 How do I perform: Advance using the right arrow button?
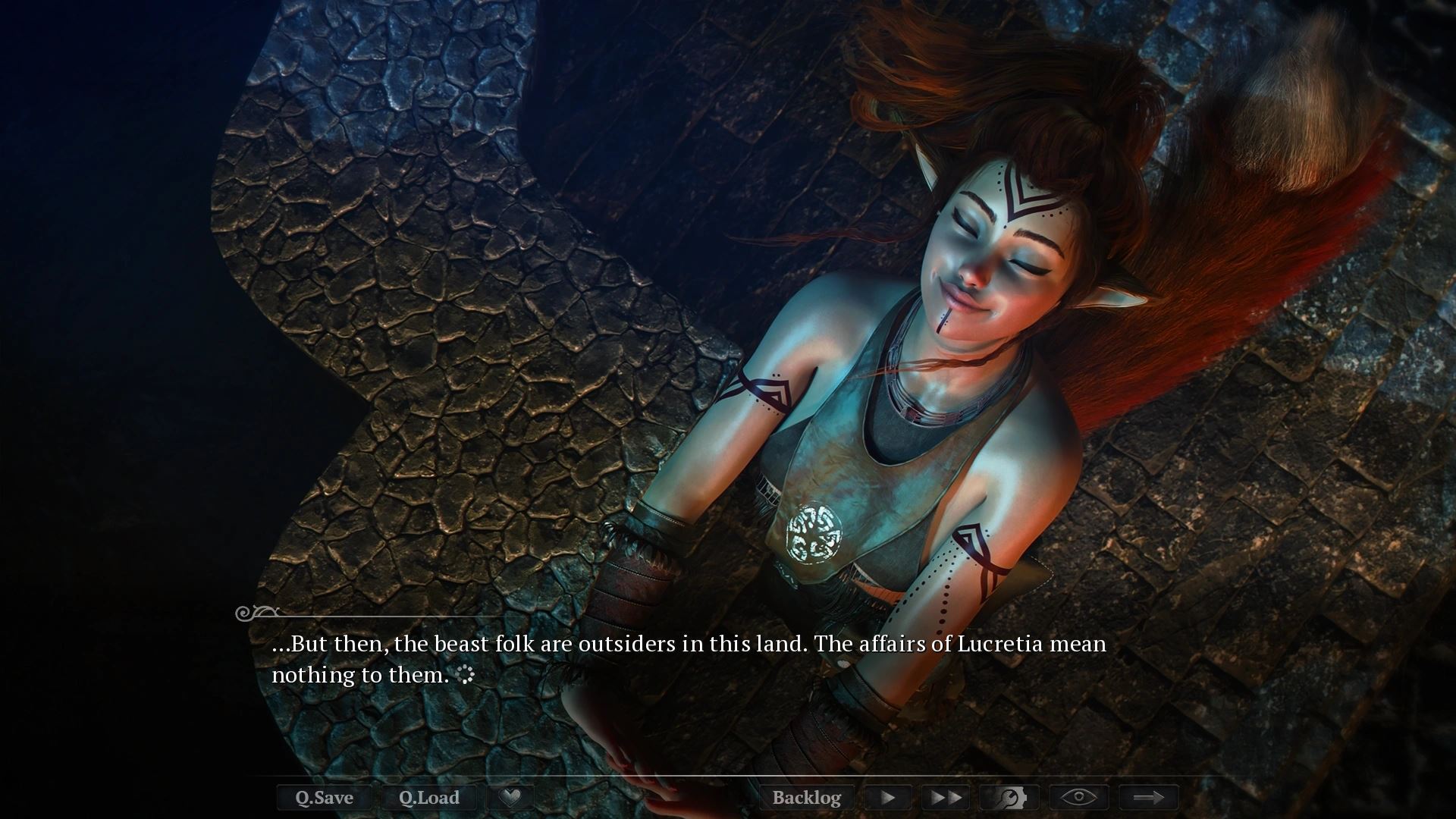coord(1148,797)
